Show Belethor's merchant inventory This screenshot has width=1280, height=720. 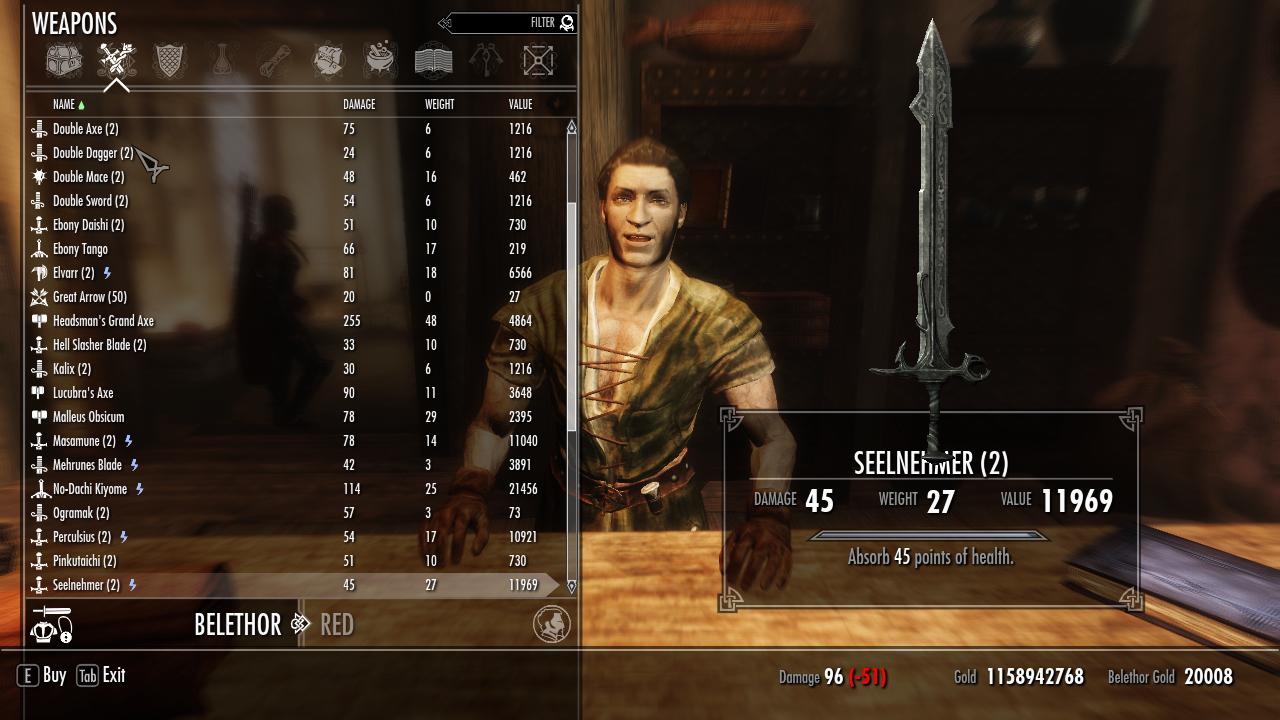[238, 625]
